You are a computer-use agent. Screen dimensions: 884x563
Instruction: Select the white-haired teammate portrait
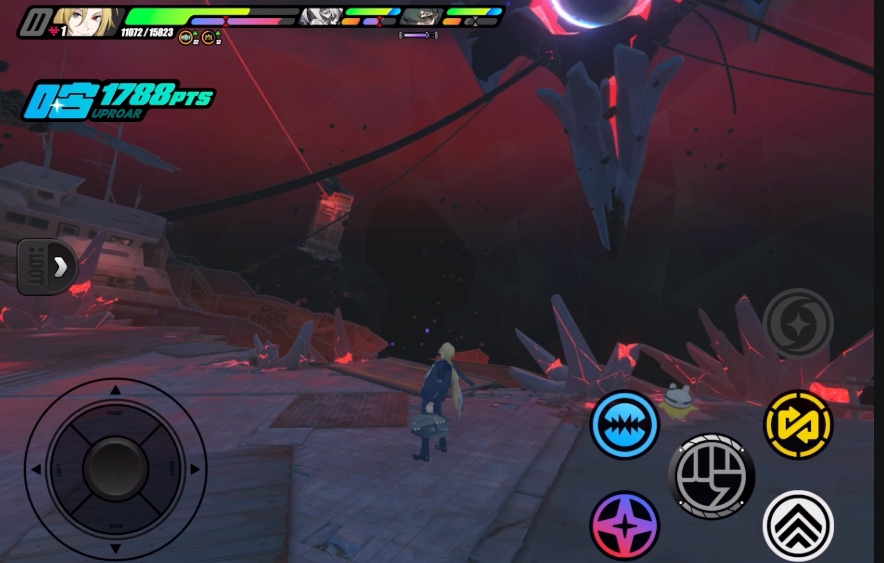click(320, 17)
